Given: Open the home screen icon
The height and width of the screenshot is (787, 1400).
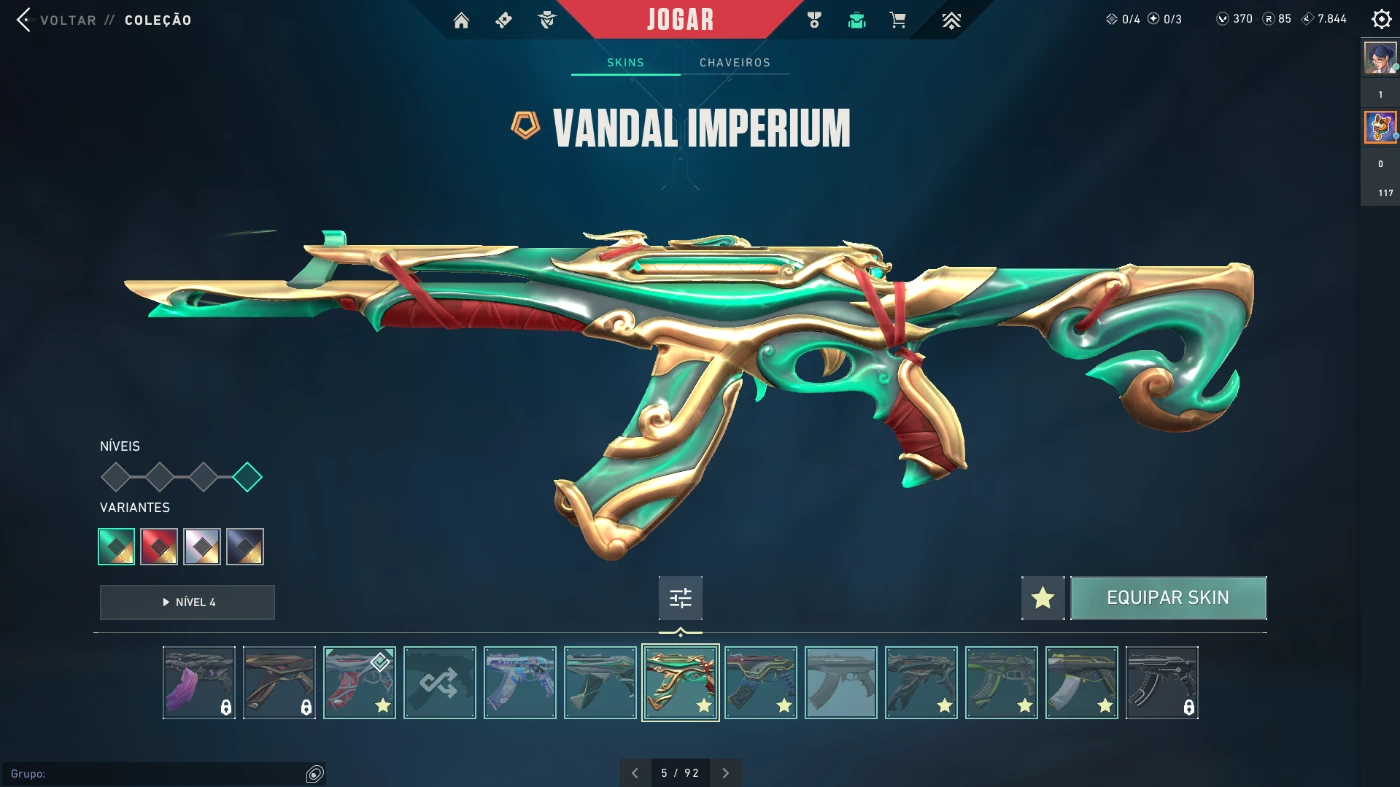Looking at the screenshot, I should pyautogui.click(x=461, y=20).
